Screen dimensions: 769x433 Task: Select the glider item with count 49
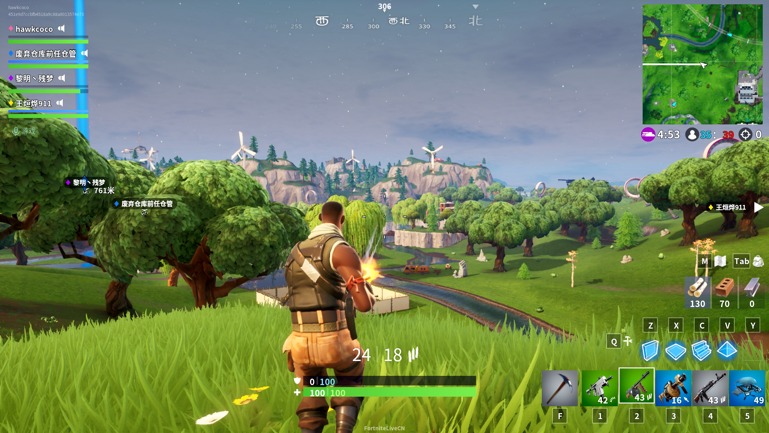(x=747, y=388)
